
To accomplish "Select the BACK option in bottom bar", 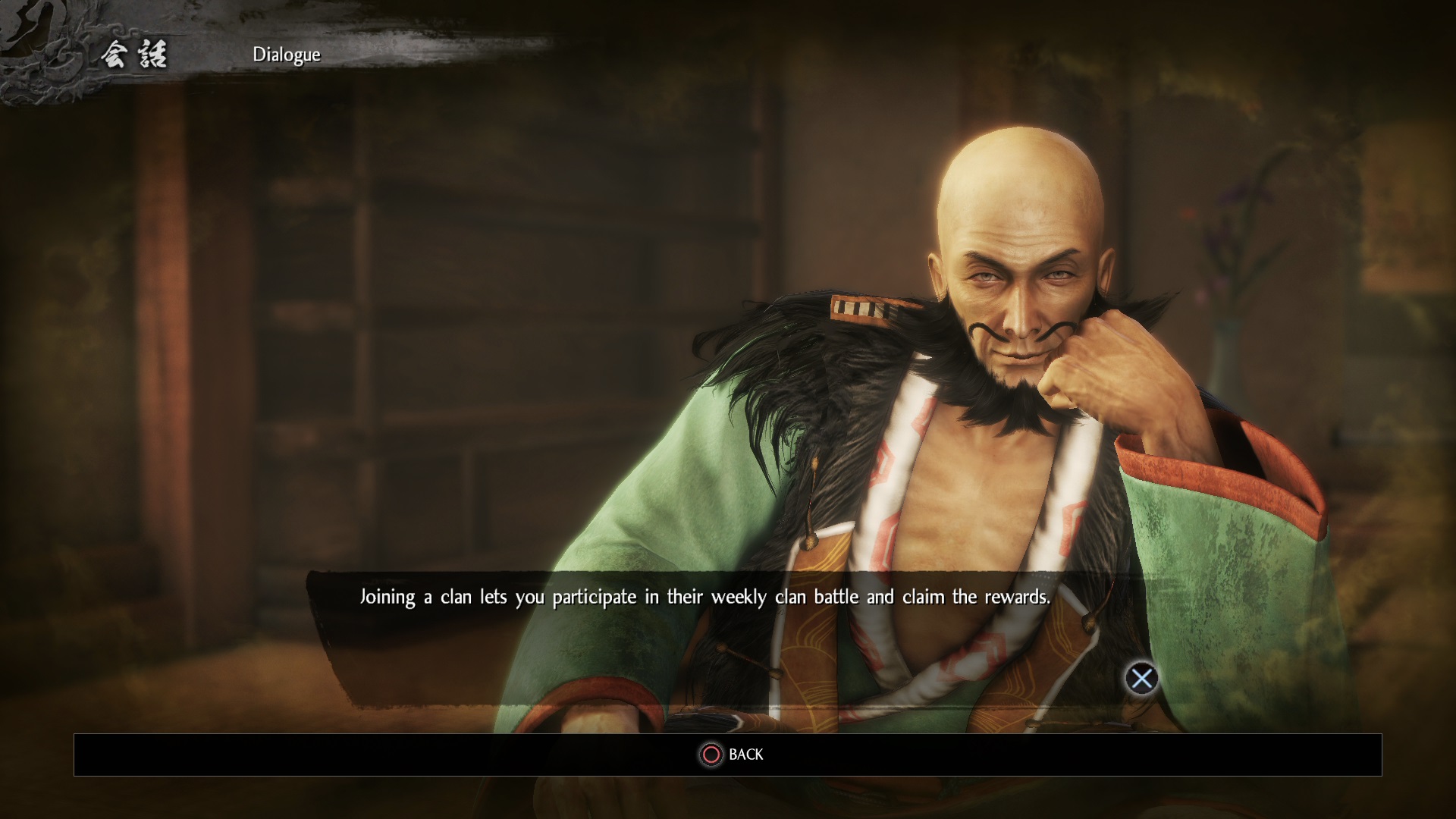I will (732, 755).
